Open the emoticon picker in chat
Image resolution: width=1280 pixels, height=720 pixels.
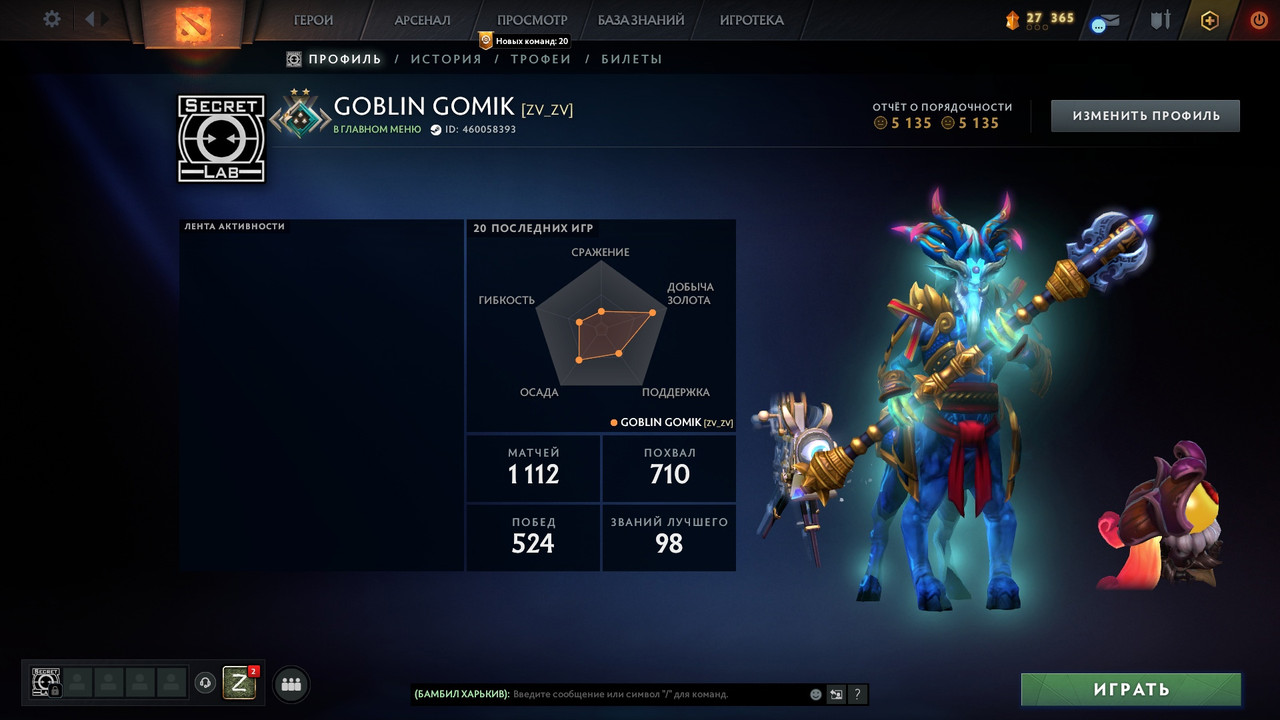click(x=816, y=694)
